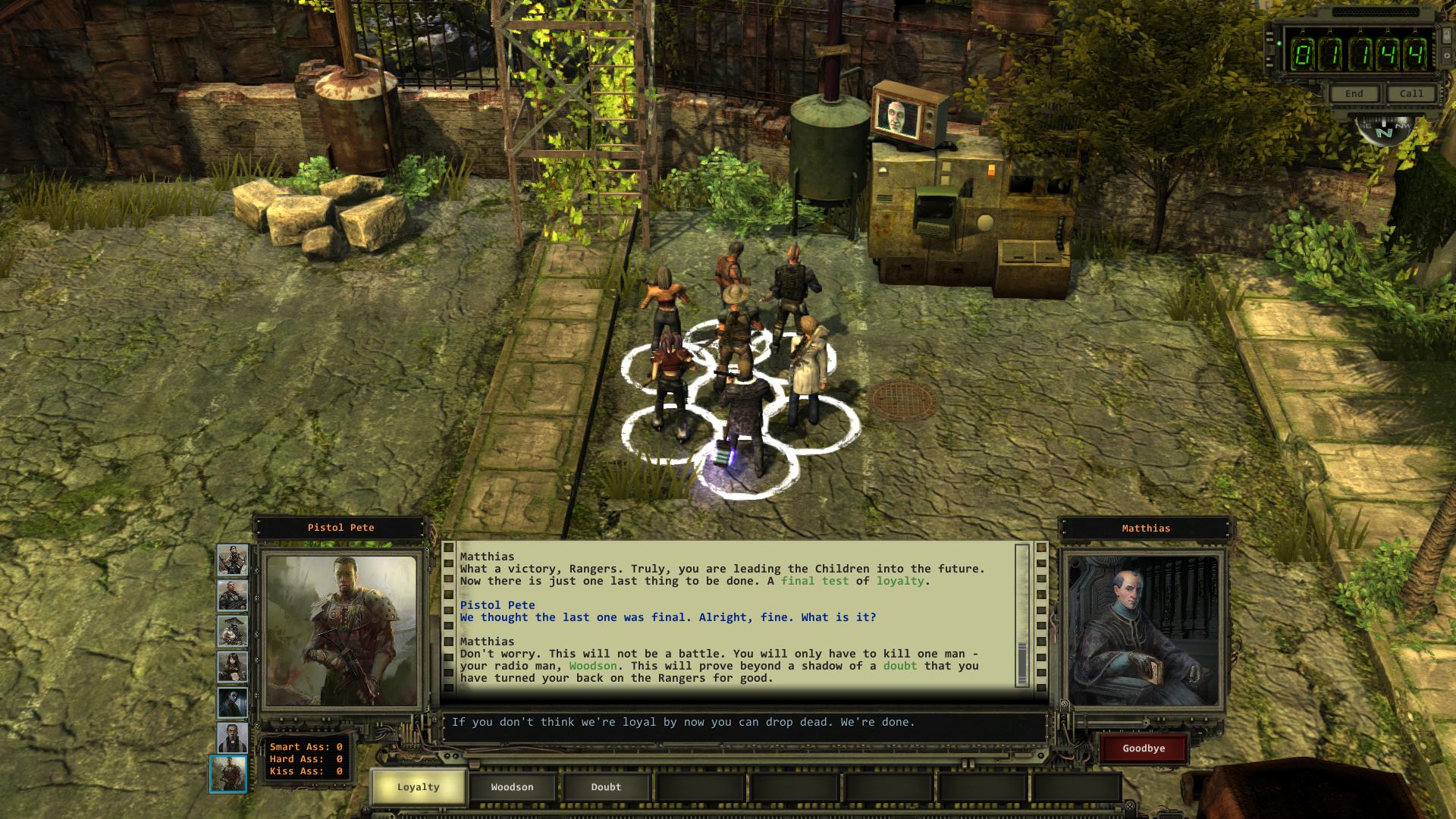Ask Matthias about Woodson
The height and width of the screenshot is (819, 1456).
512,786
